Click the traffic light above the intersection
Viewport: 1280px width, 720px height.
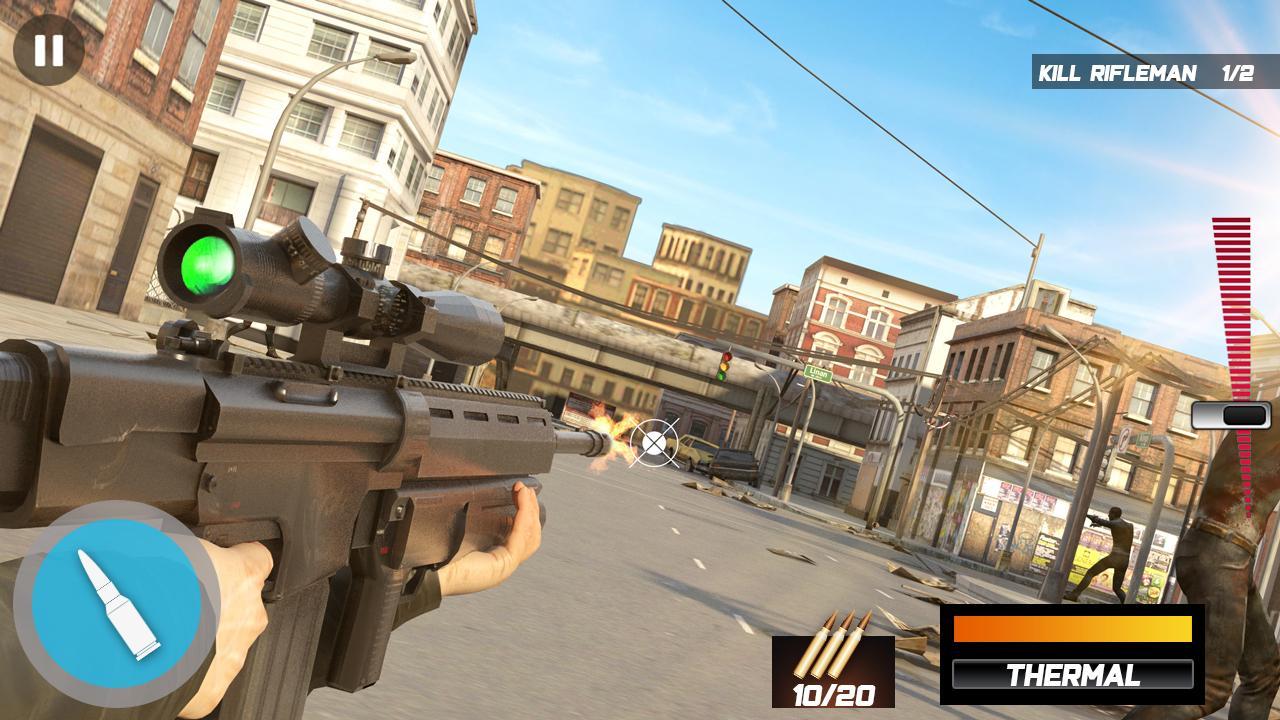tap(724, 368)
